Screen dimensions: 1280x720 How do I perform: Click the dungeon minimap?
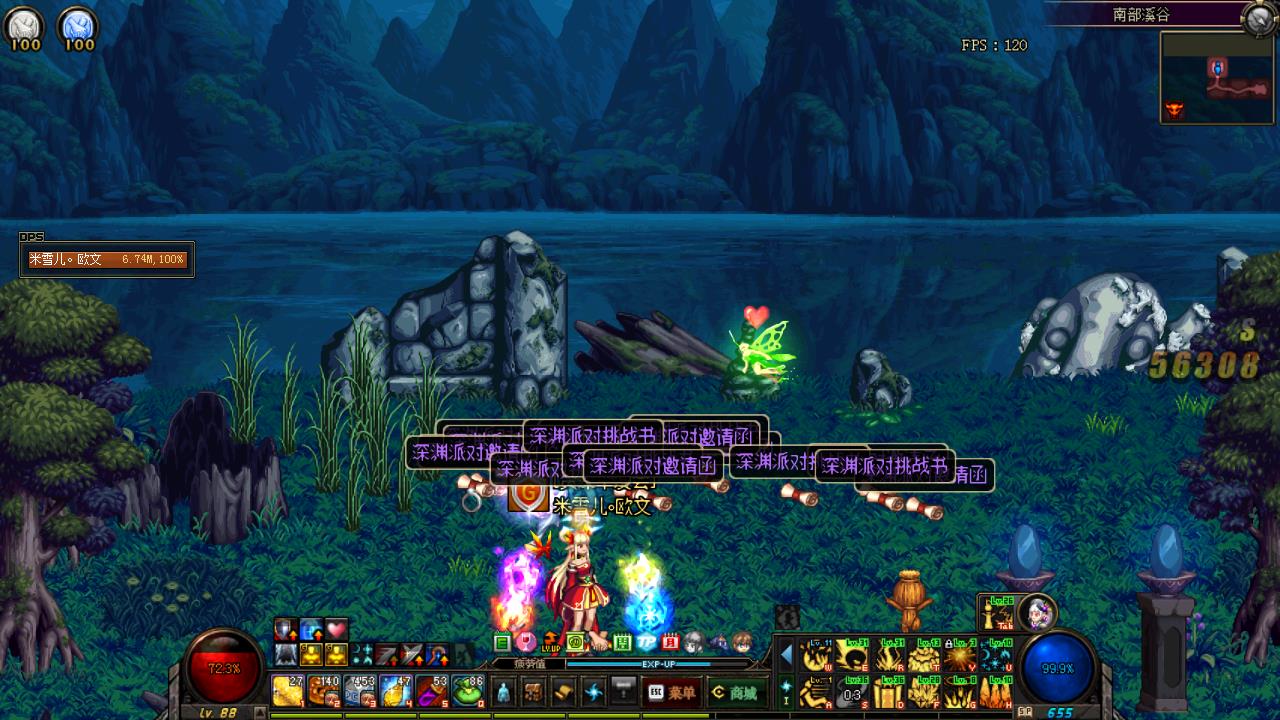tap(1217, 78)
